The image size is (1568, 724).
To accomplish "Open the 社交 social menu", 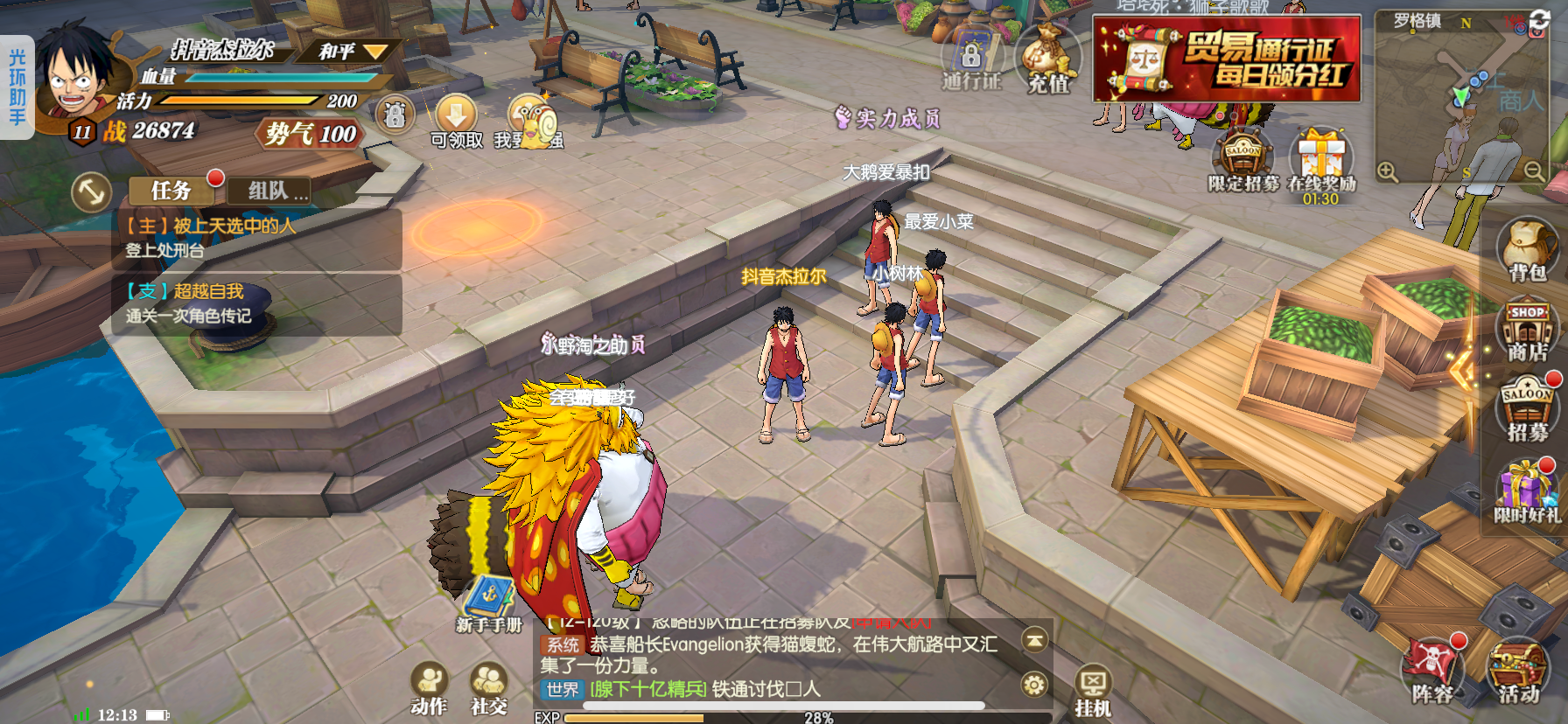I will point(489,688).
